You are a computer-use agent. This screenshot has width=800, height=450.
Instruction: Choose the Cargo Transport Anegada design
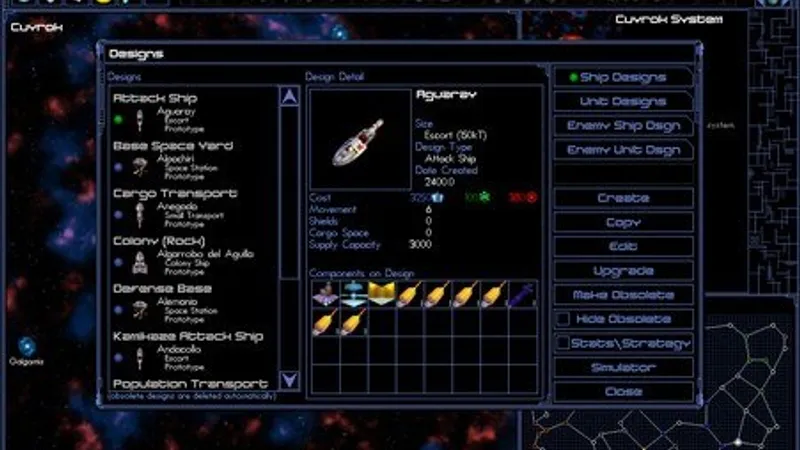click(x=175, y=208)
